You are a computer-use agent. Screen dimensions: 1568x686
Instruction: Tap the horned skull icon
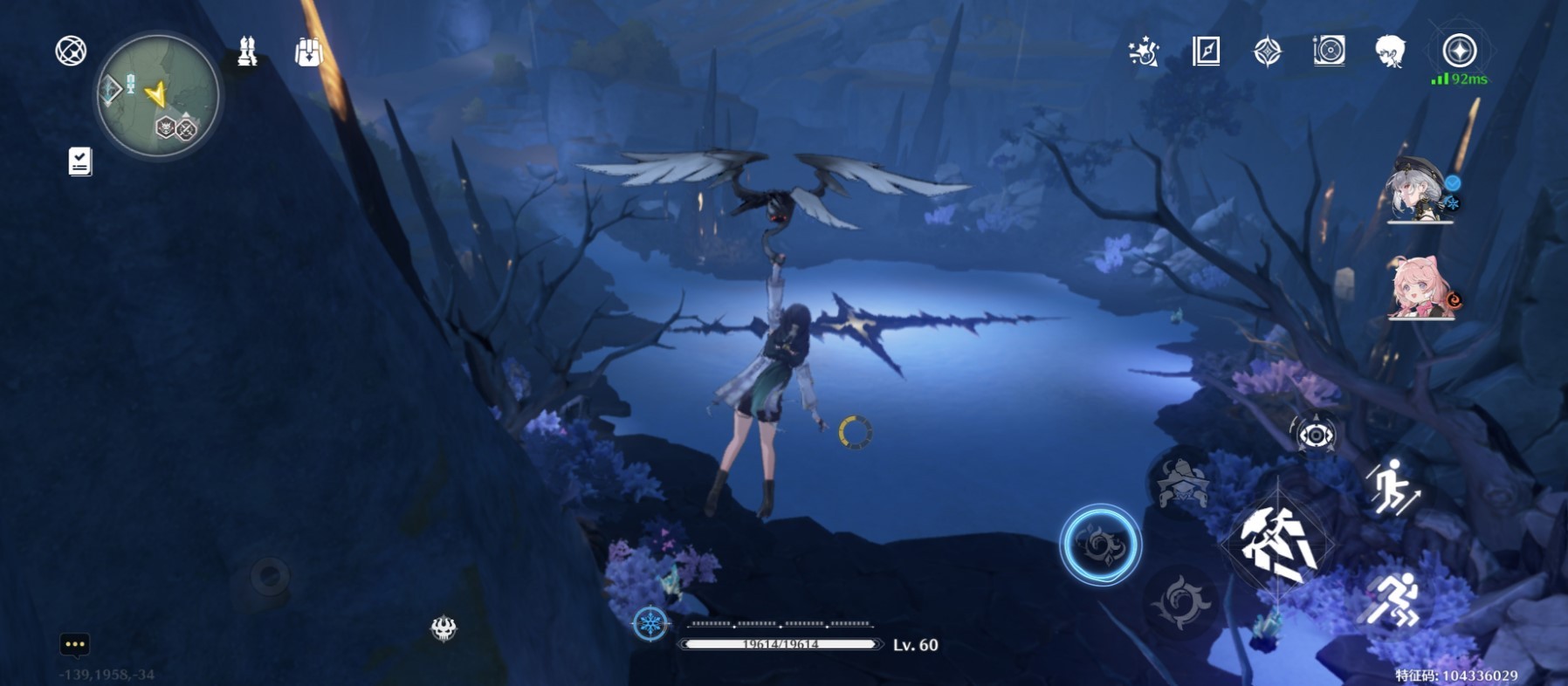point(444,628)
